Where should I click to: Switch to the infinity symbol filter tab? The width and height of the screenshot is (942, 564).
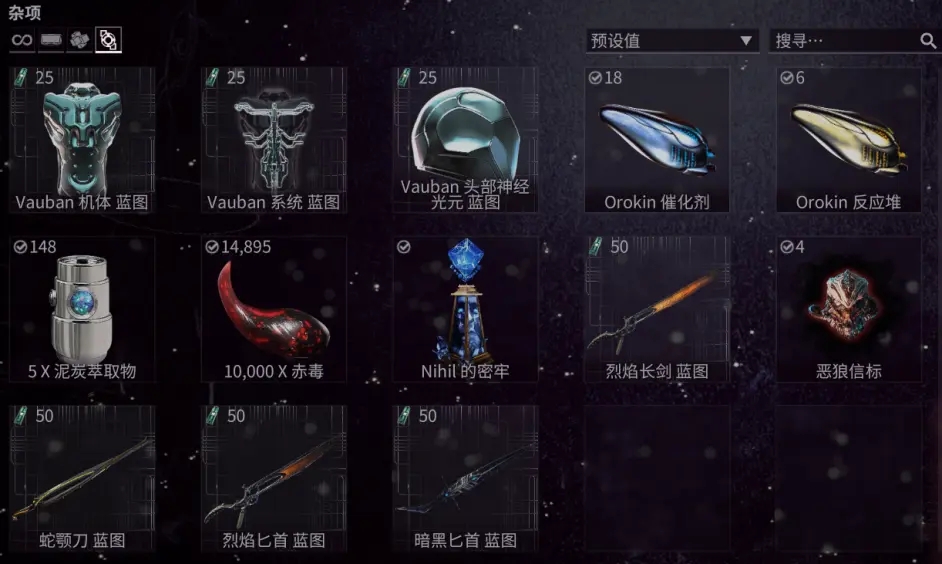(x=22, y=40)
